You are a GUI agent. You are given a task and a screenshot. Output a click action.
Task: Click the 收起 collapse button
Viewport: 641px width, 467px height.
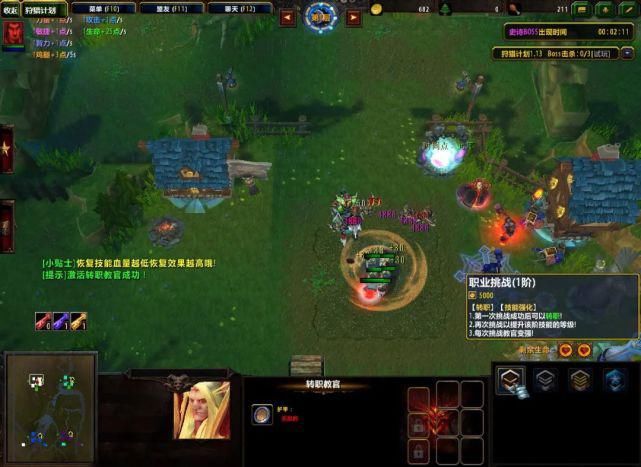11,10
